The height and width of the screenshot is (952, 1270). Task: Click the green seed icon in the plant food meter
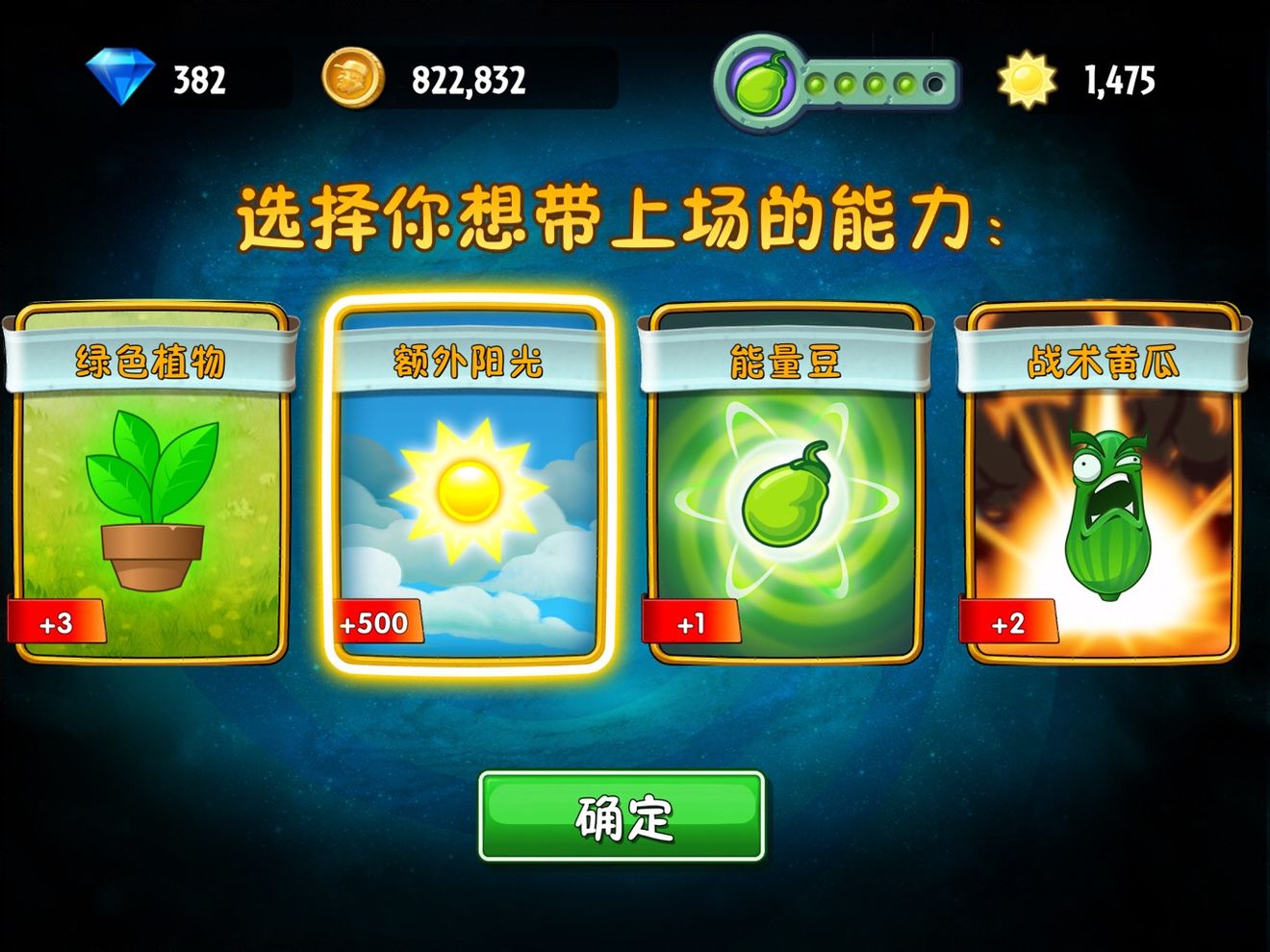759,82
